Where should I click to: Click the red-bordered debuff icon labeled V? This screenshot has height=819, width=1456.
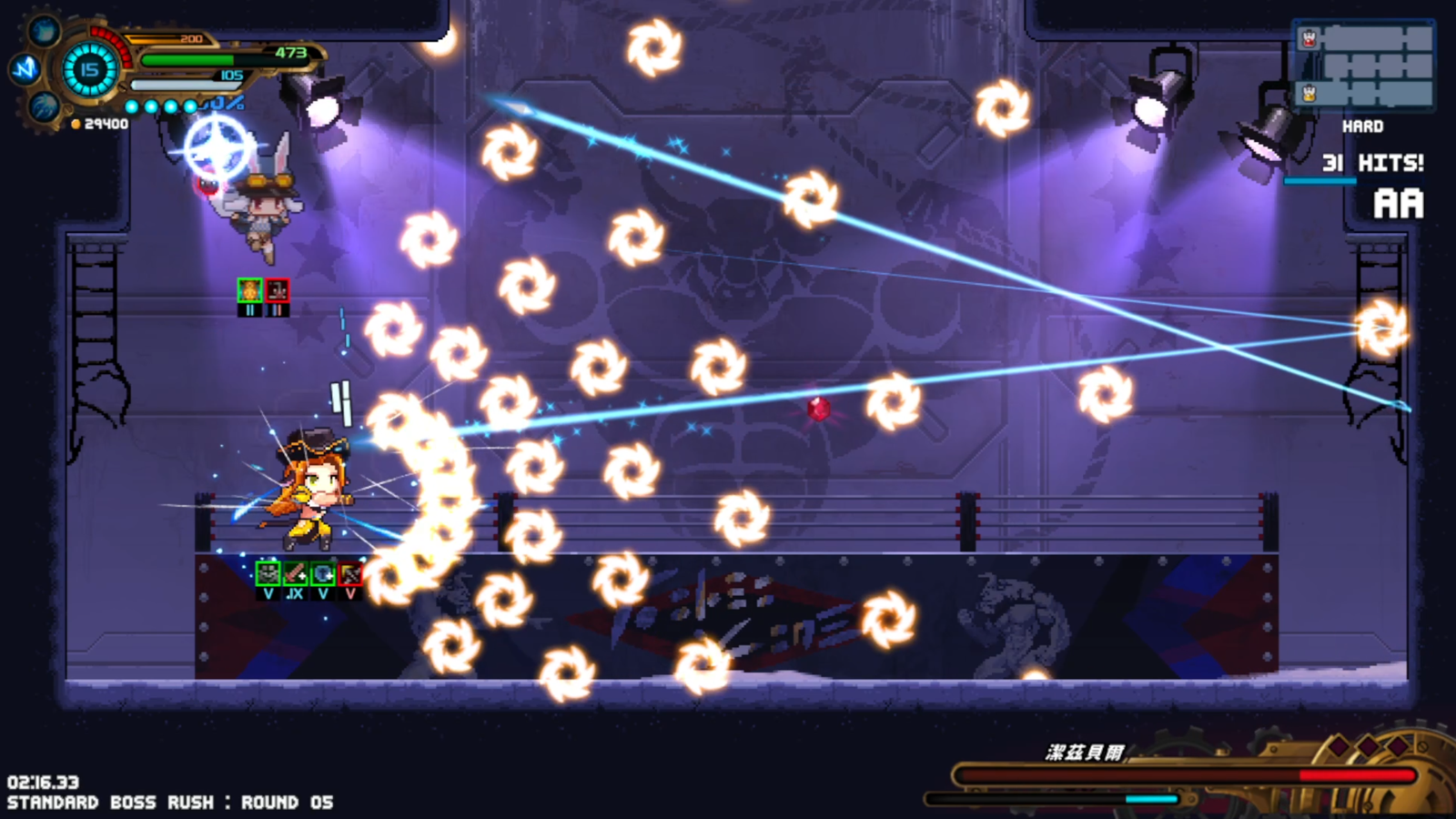tap(350, 573)
